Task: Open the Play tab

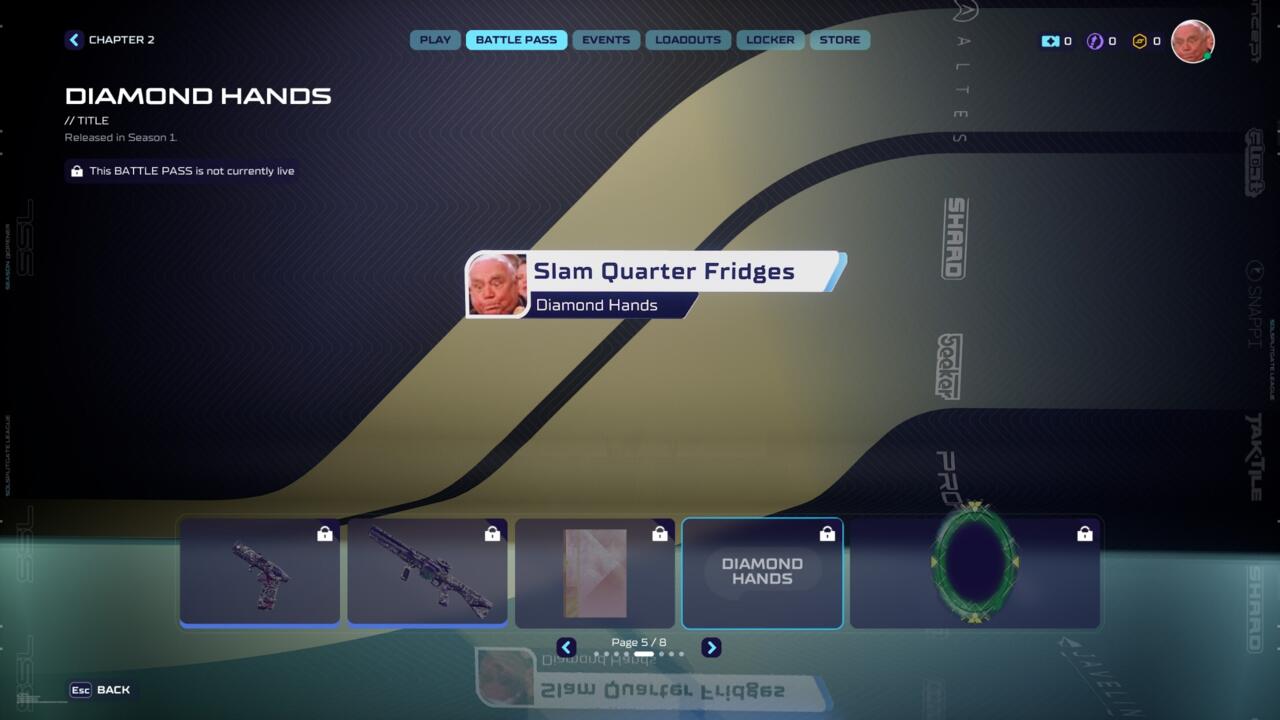Action: pyautogui.click(x=435, y=40)
